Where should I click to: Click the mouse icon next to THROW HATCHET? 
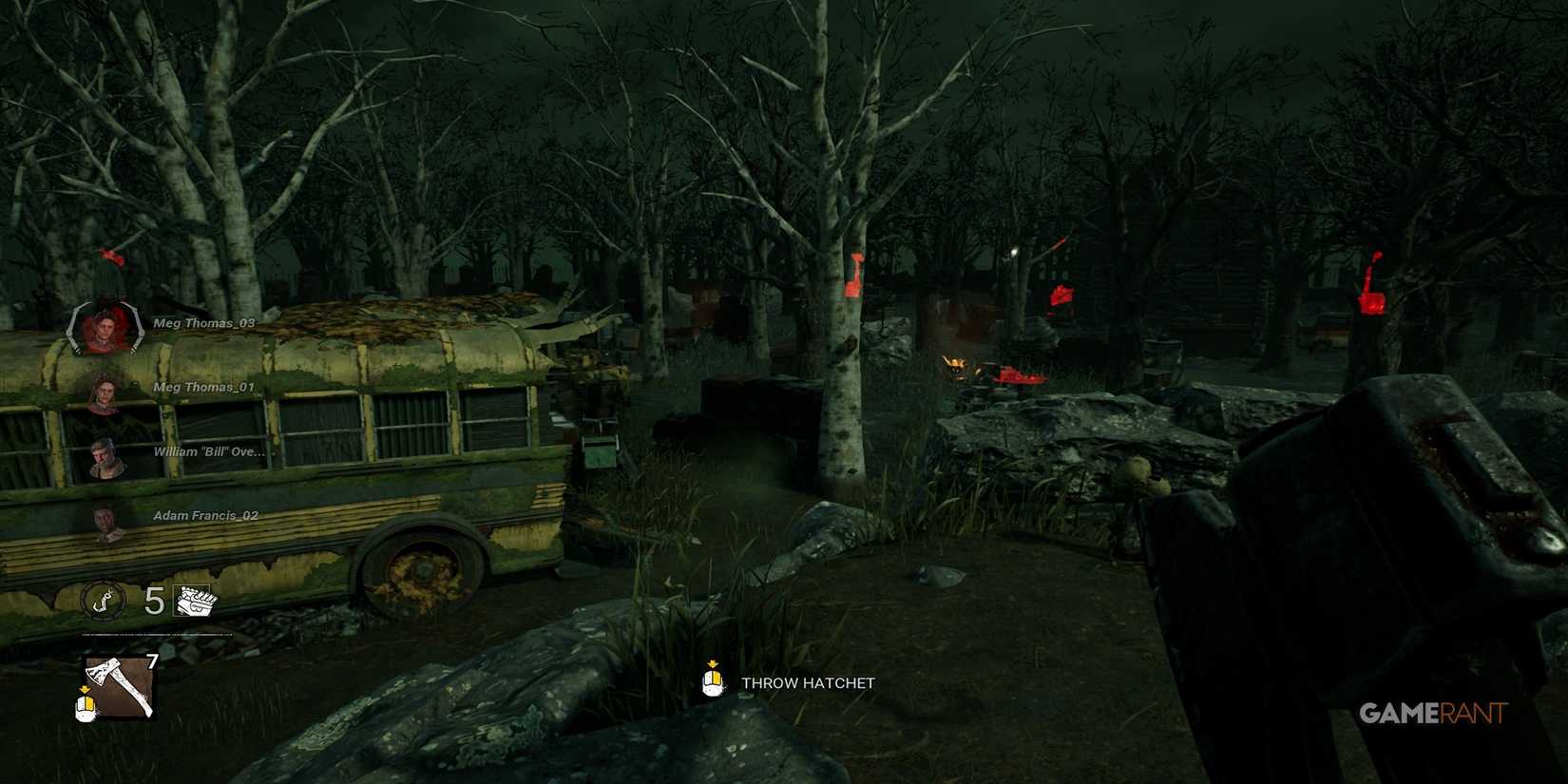711,681
